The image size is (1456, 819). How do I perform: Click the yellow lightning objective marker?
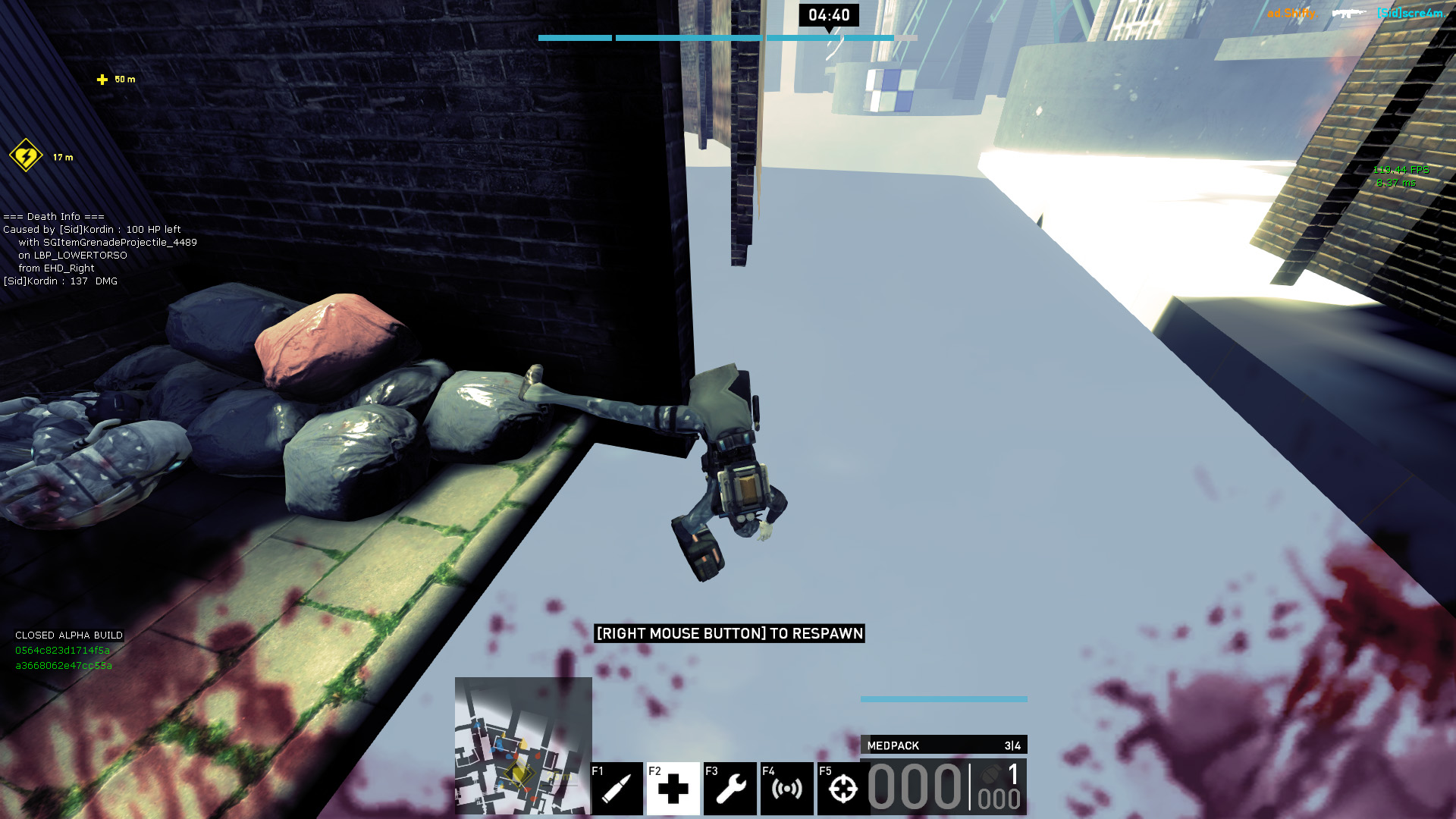click(x=26, y=156)
